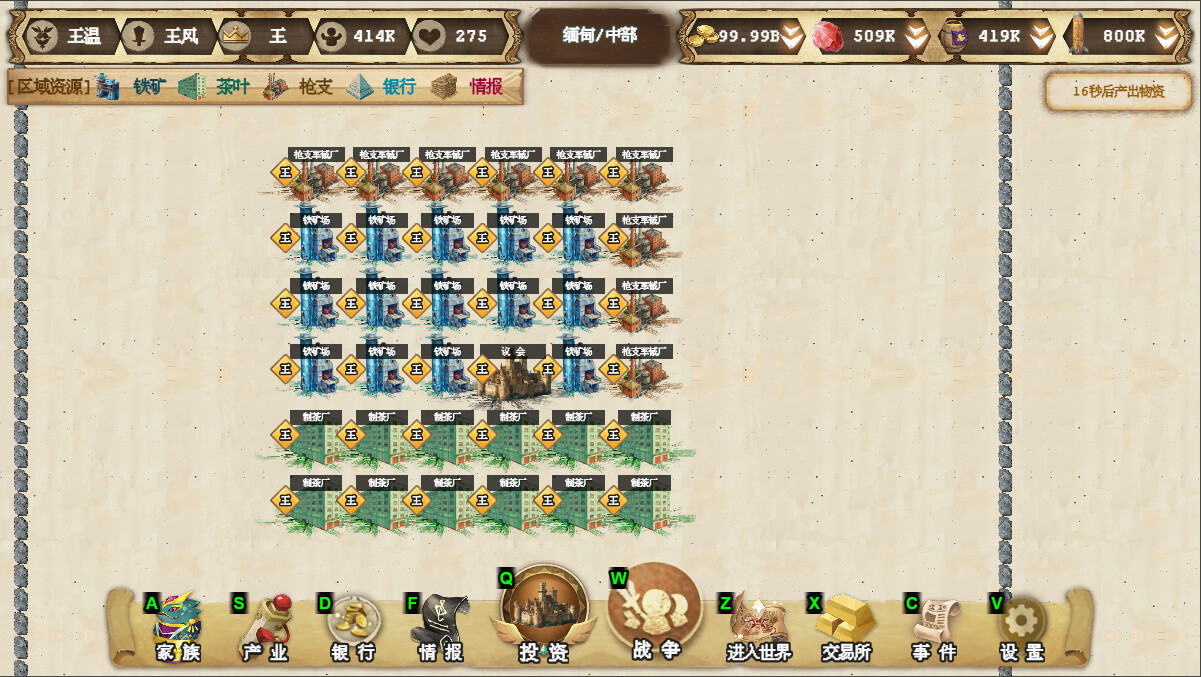Open the 家族 family menu
The height and width of the screenshot is (677, 1201).
(178, 628)
